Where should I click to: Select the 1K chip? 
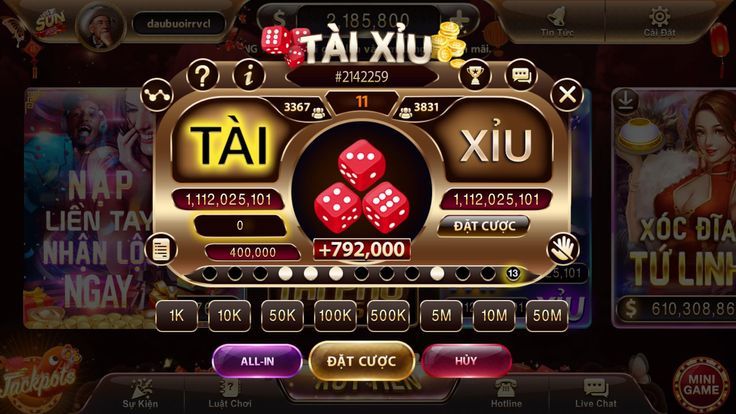pos(177,315)
